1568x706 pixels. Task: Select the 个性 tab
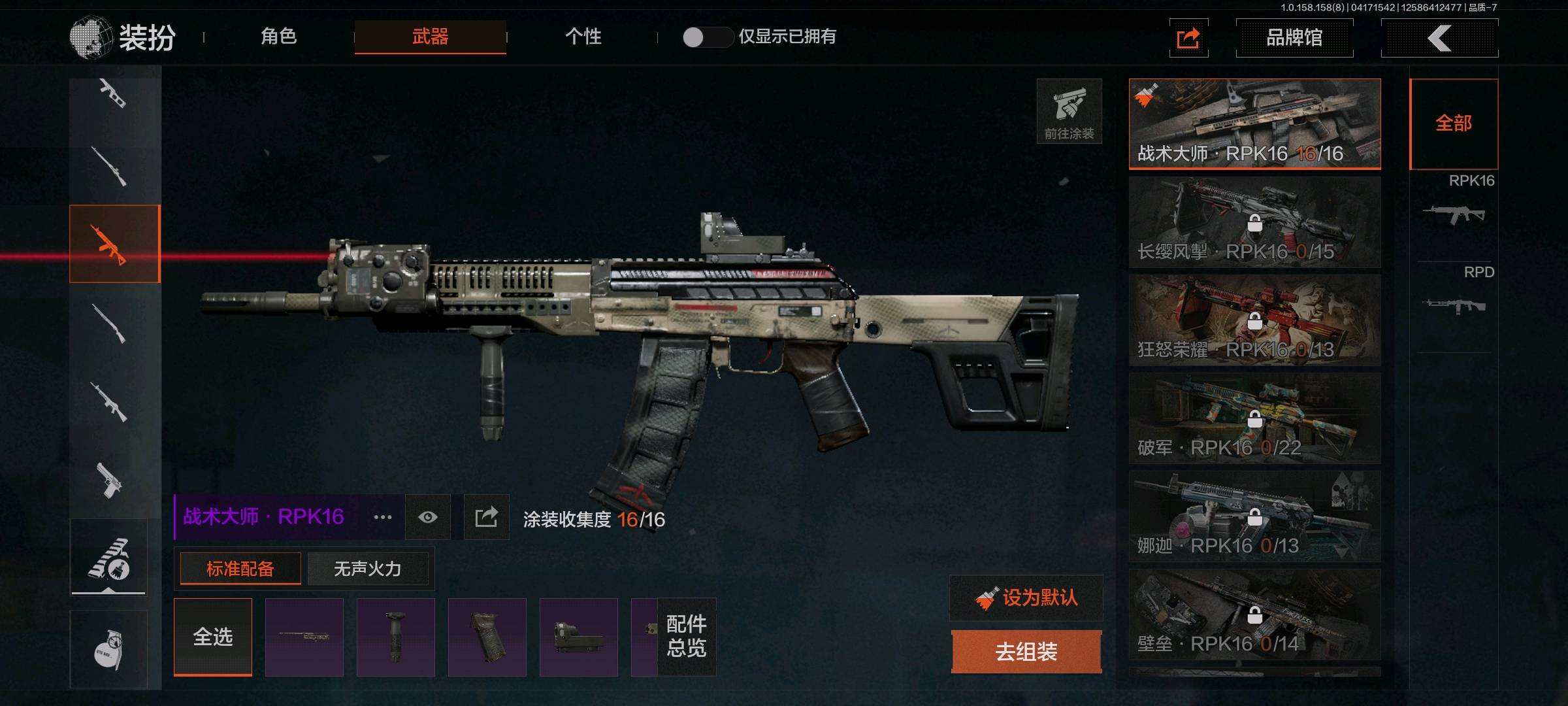(x=583, y=37)
